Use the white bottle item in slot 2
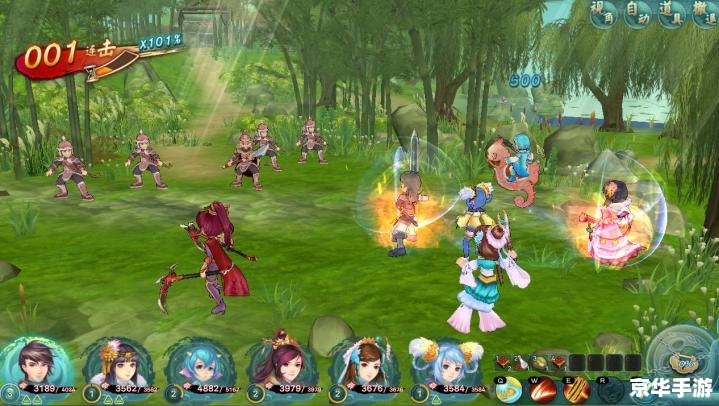 pyautogui.click(x=521, y=361)
